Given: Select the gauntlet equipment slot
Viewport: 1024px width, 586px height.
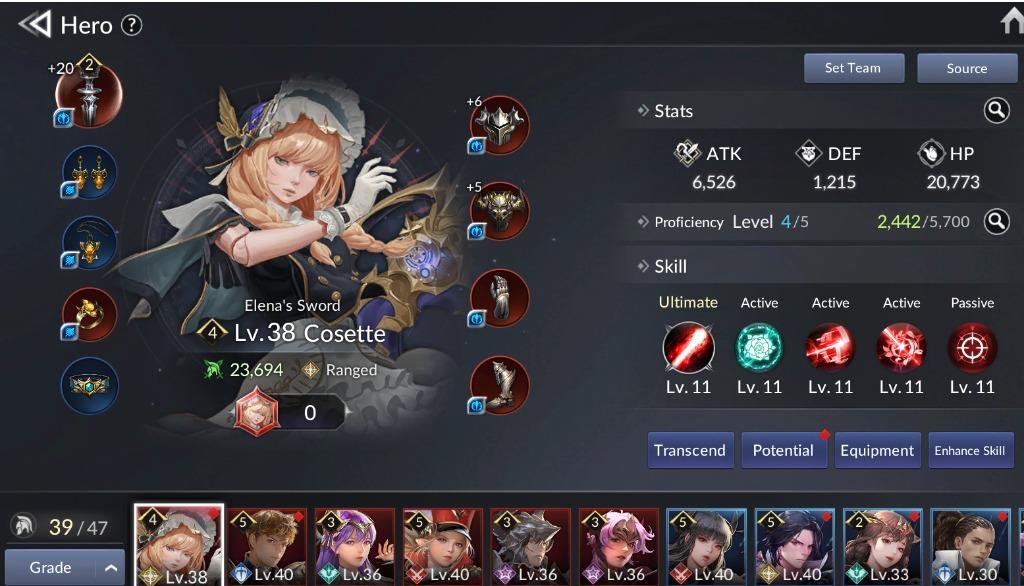Looking at the screenshot, I should click(499, 298).
